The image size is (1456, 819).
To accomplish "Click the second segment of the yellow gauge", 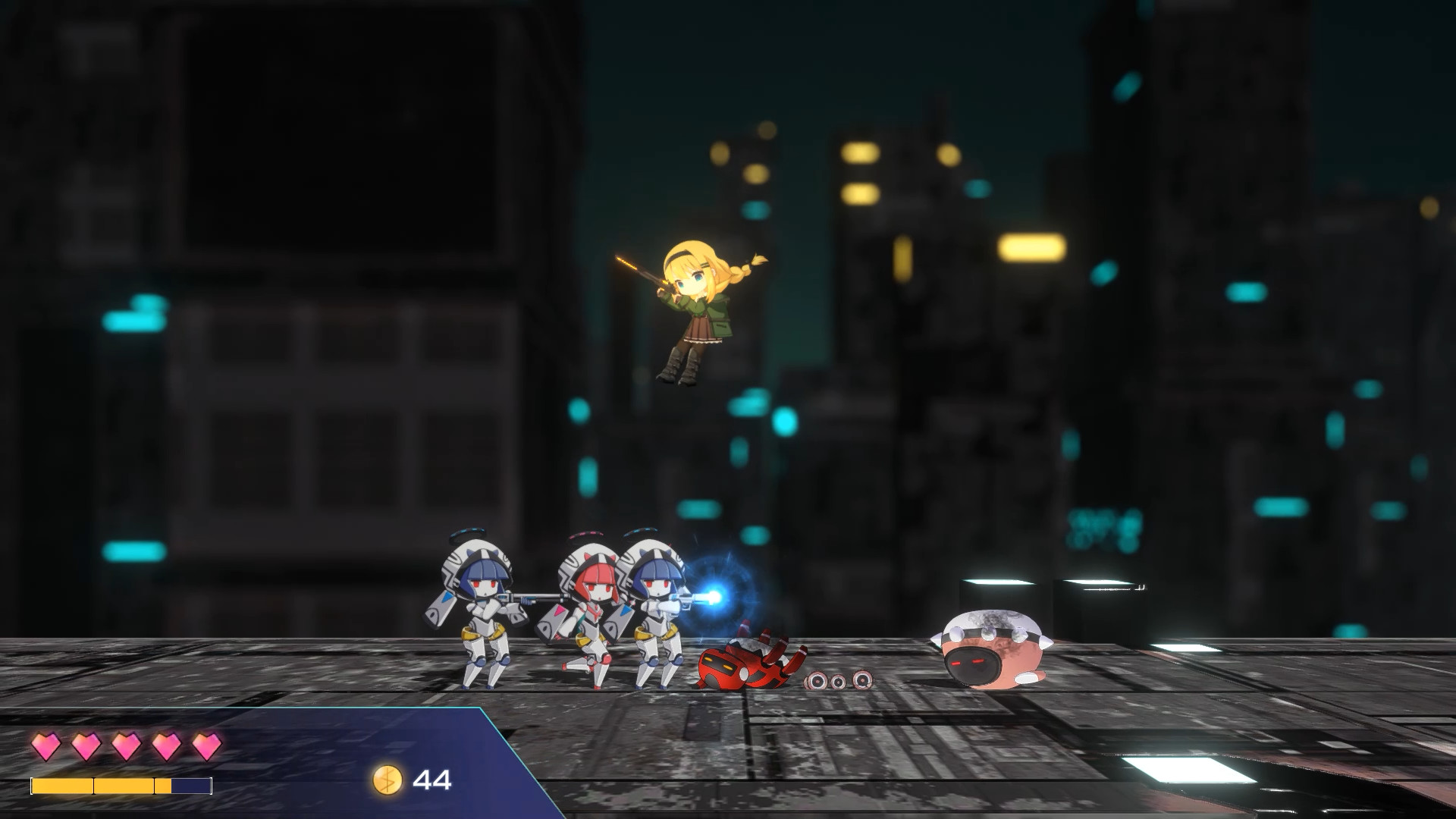I will pos(124,787).
